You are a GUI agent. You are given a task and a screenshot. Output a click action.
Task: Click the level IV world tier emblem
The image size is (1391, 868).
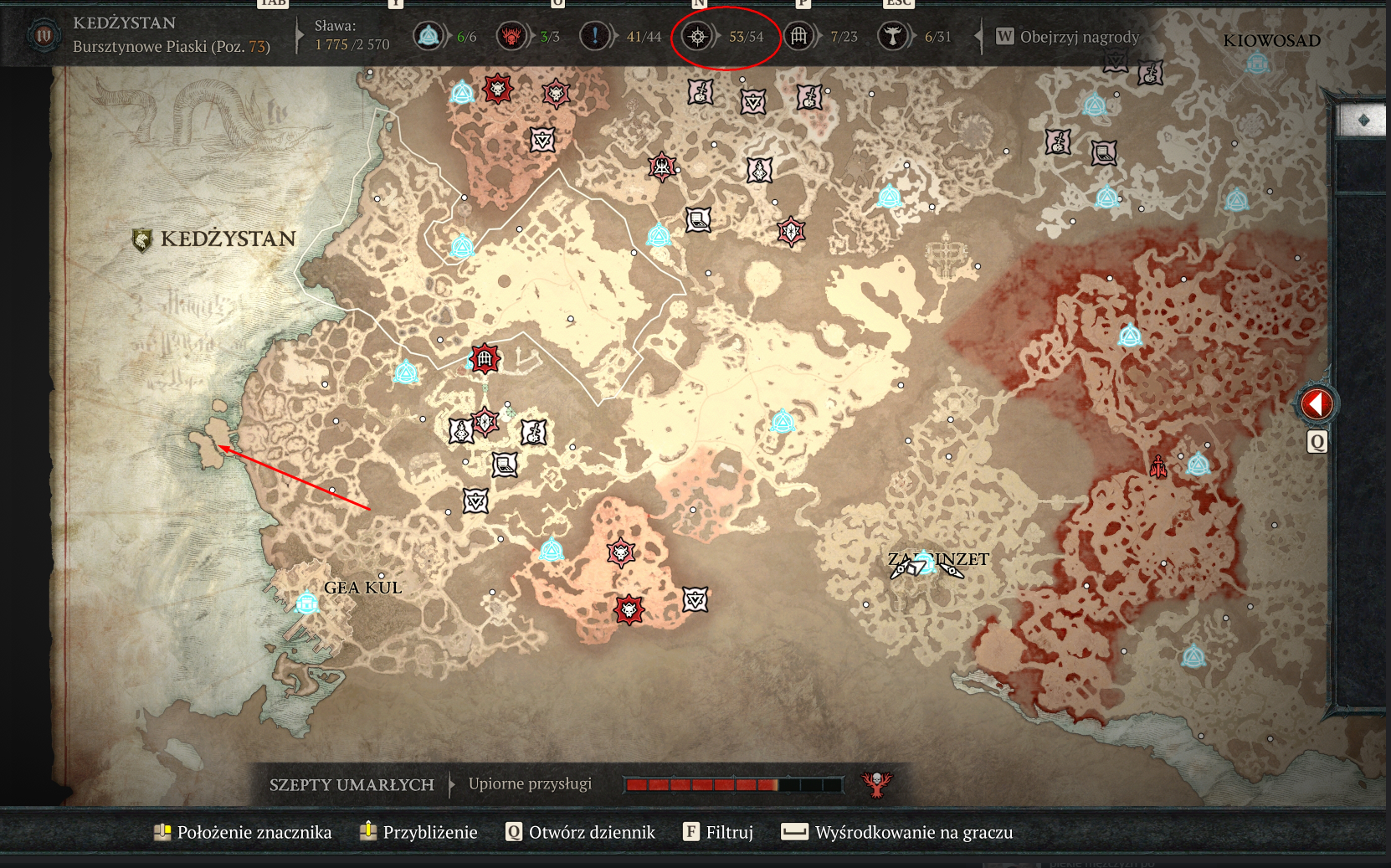pos(44,36)
